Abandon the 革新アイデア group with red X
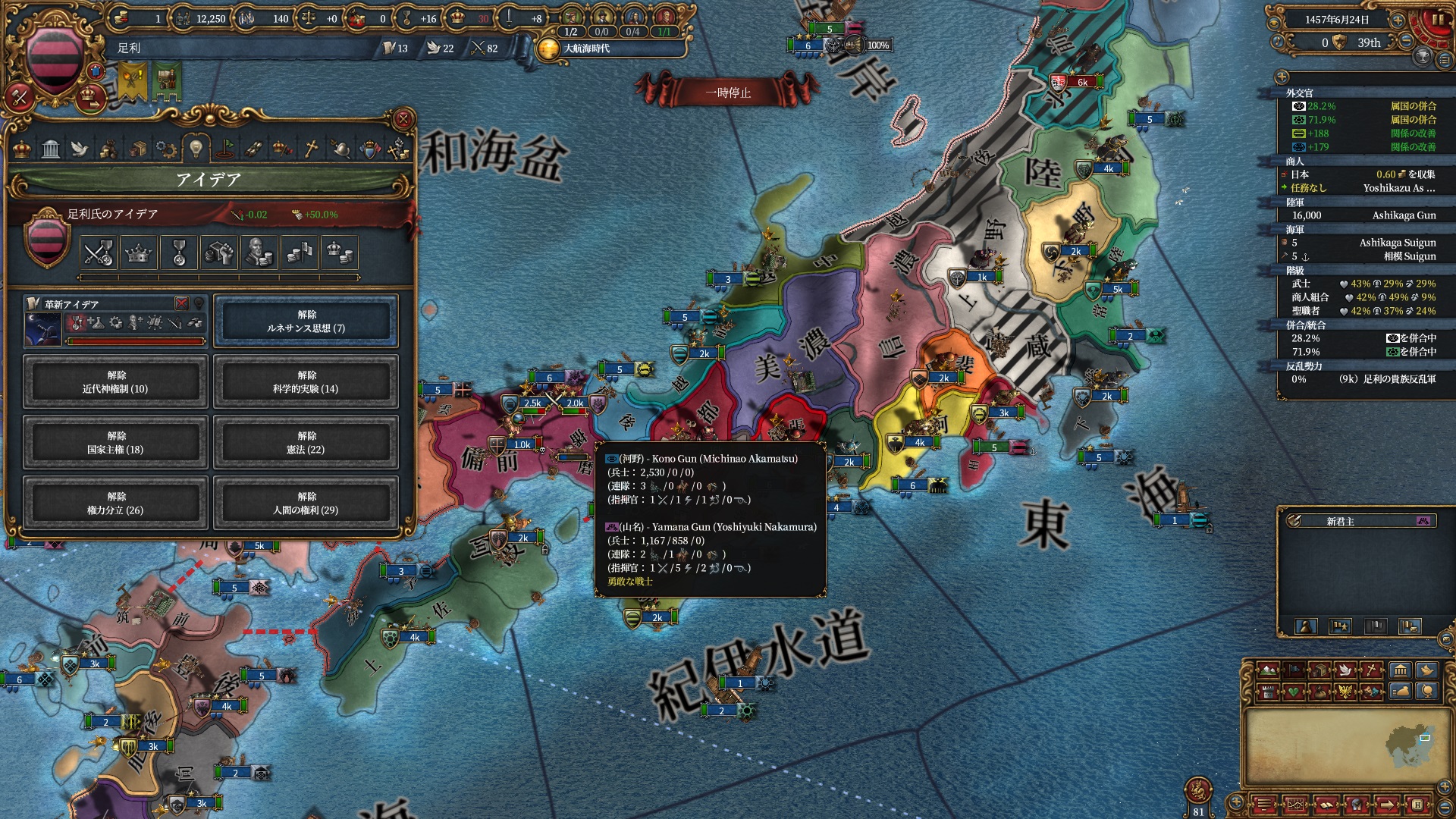Viewport: 1456px width, 819px height. click(181, 303)
